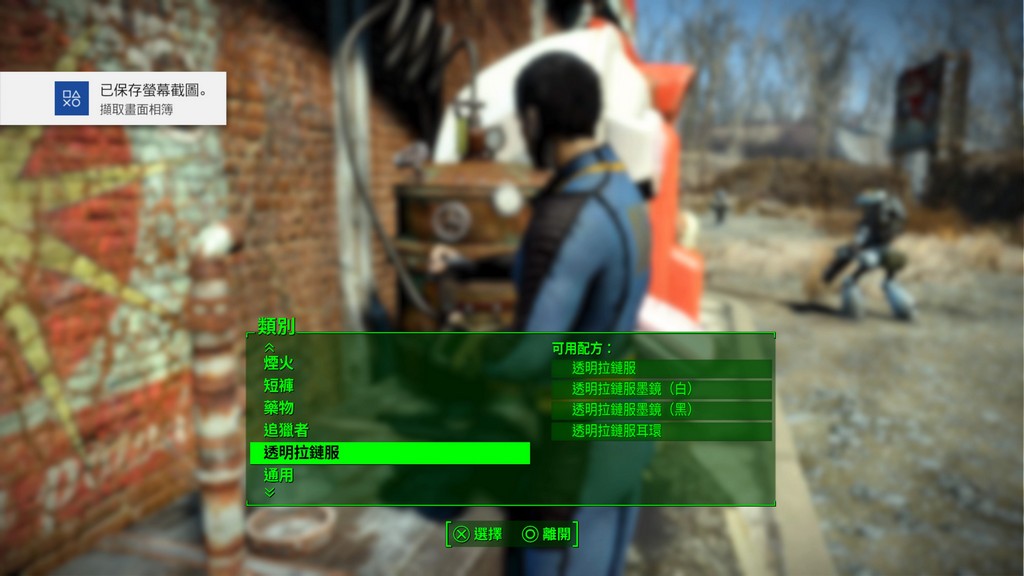1024x576 pixels.
Task: Select the 透明拉鏈服 recipe
Action: pyautogui.click(x=661, y=368)
